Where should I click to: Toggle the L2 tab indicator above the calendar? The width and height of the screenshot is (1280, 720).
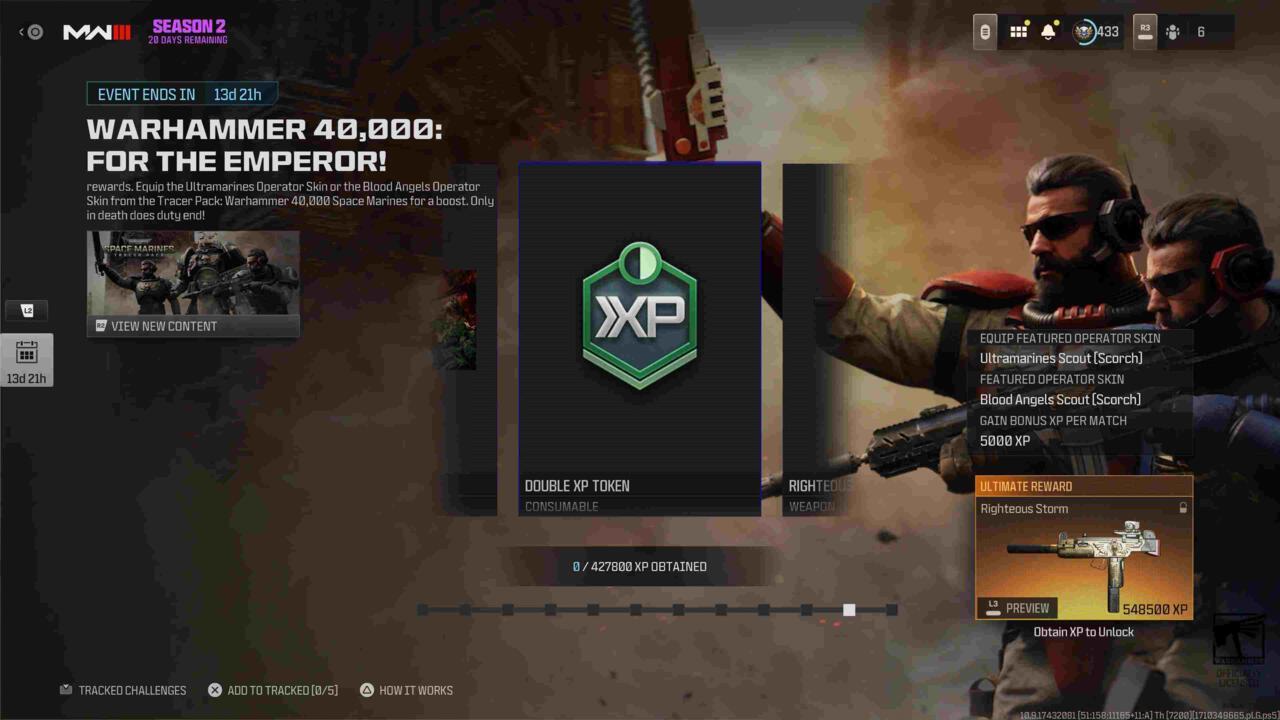click(x=28, y=311)
